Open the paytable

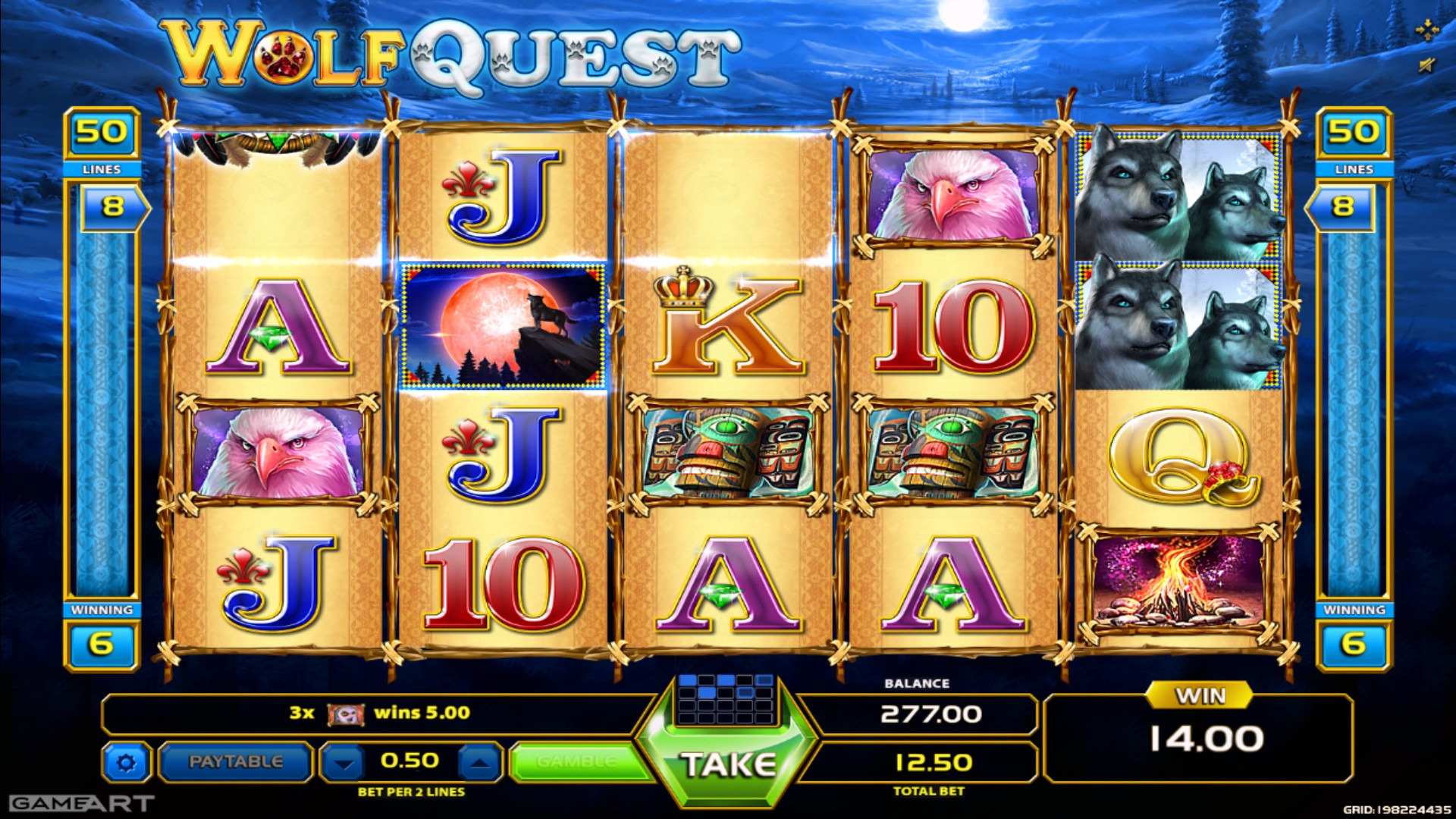pyautogui.click(x=235, y=761)
